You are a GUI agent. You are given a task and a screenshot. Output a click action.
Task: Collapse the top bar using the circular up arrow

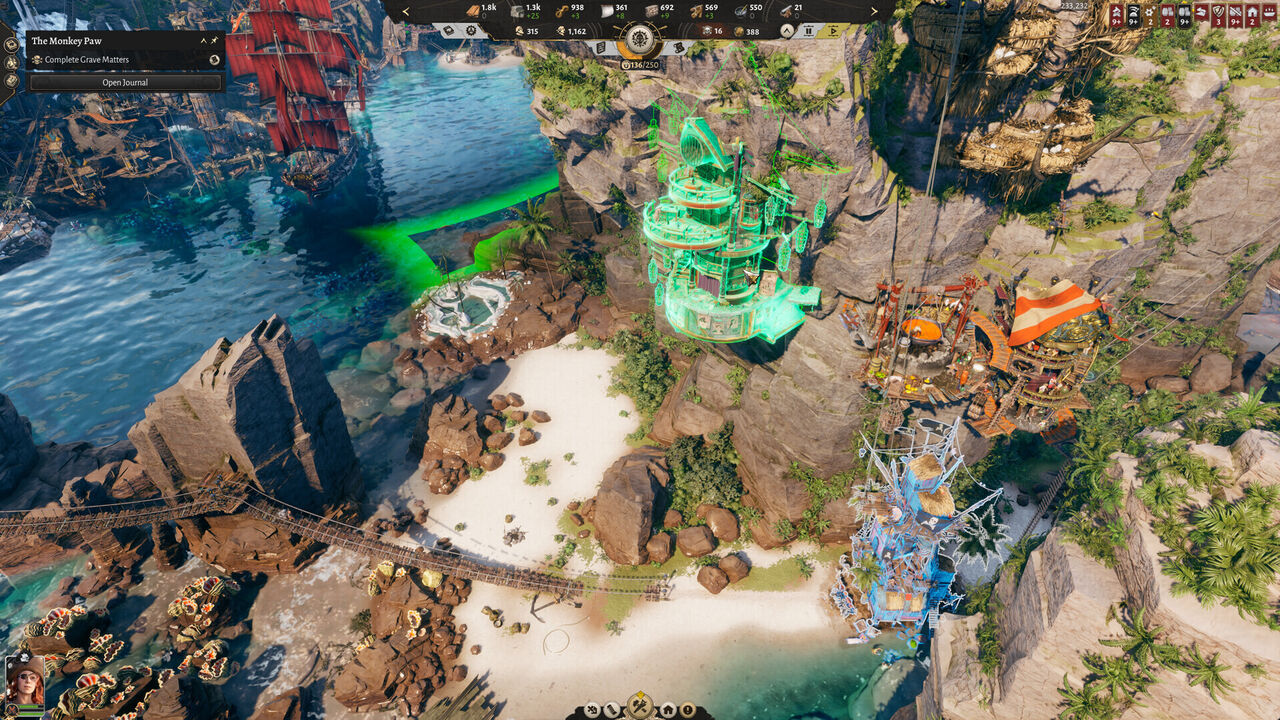(786, 31)
